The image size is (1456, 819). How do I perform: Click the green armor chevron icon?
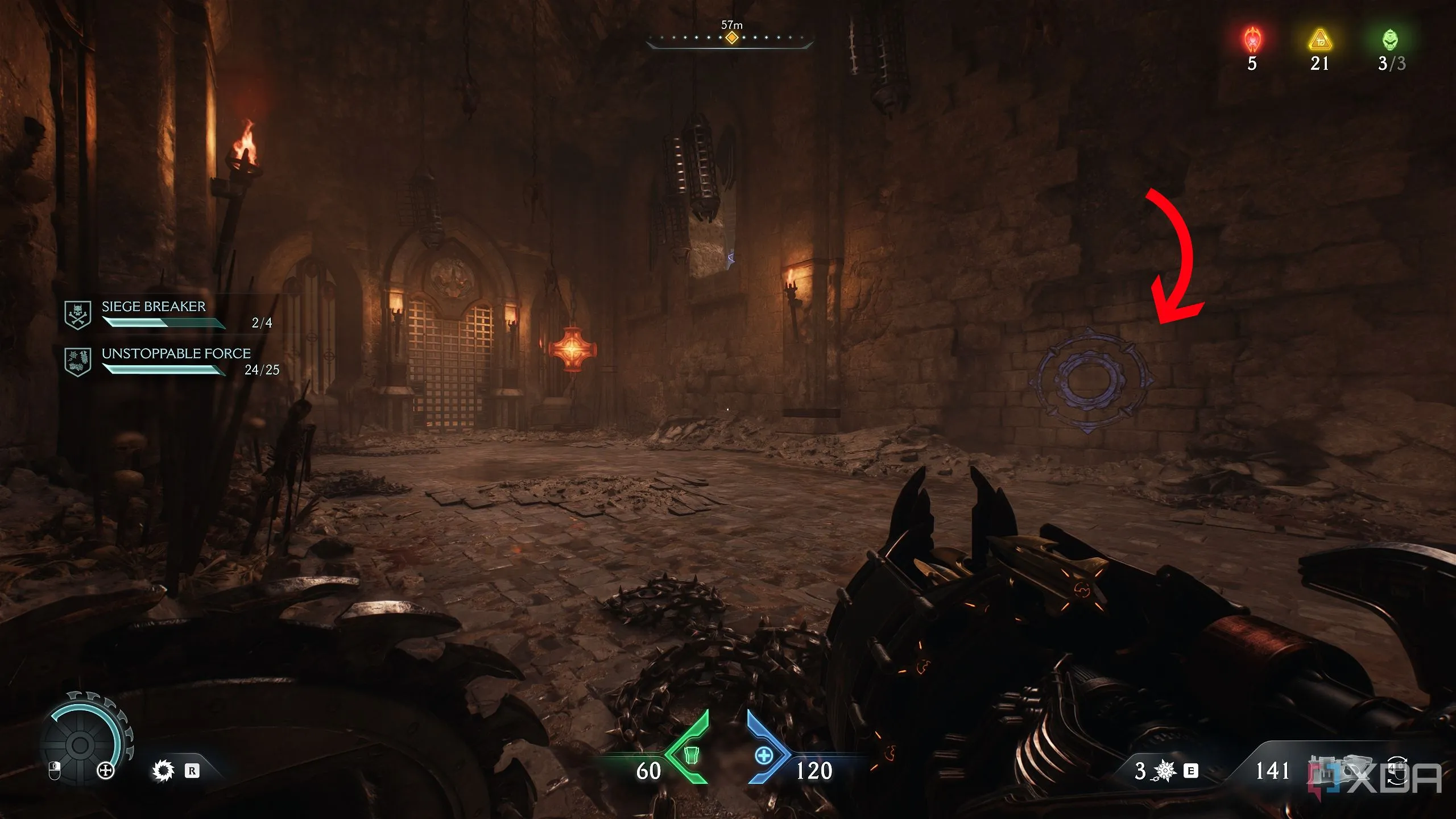pyautogui.click(x=690, y=754)
